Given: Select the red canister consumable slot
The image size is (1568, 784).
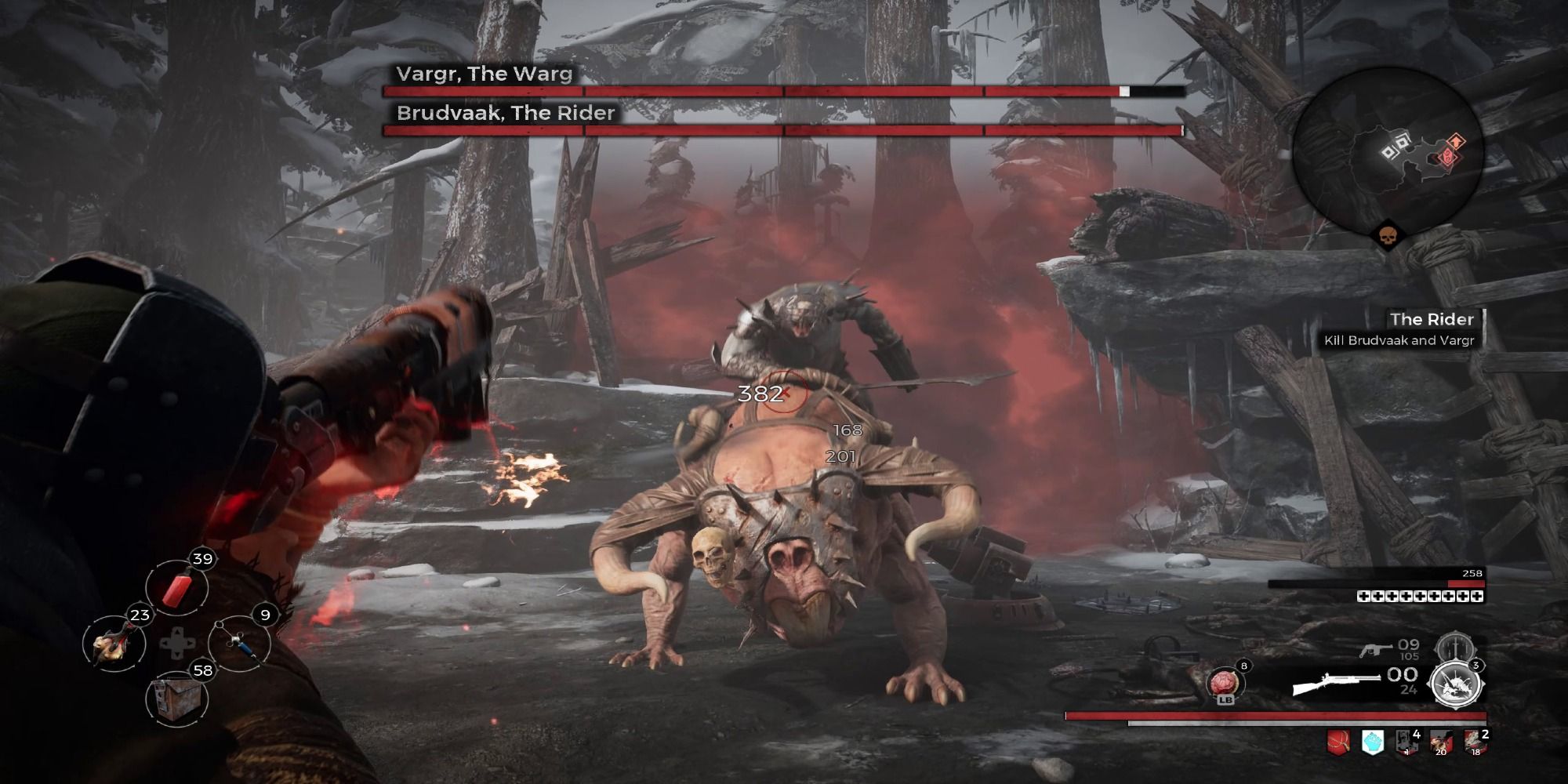Looking at the screenshot, I should [177, 589].
